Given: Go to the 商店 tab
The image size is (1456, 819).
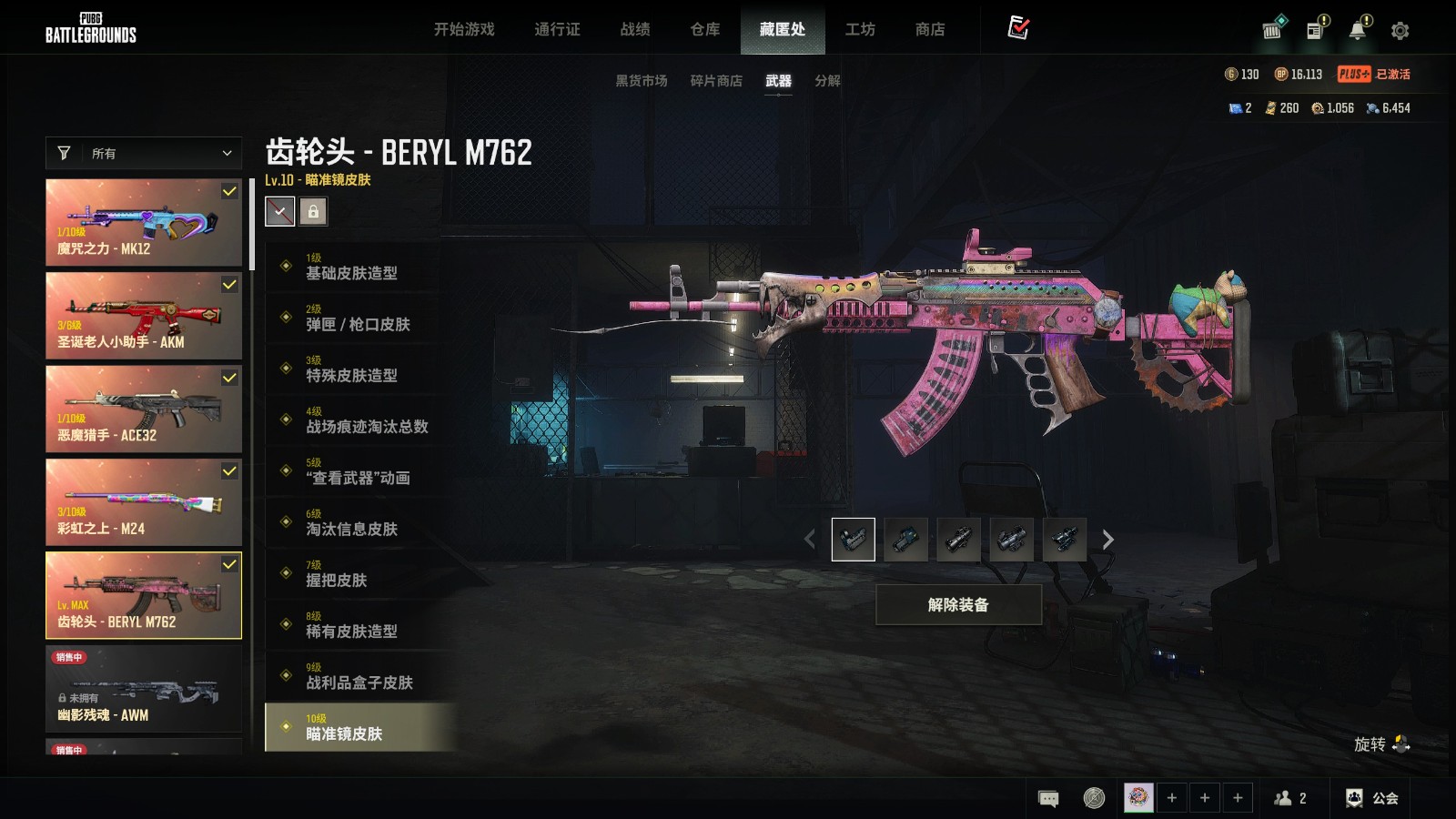Looking at the screenshot, I should [930, 29].
